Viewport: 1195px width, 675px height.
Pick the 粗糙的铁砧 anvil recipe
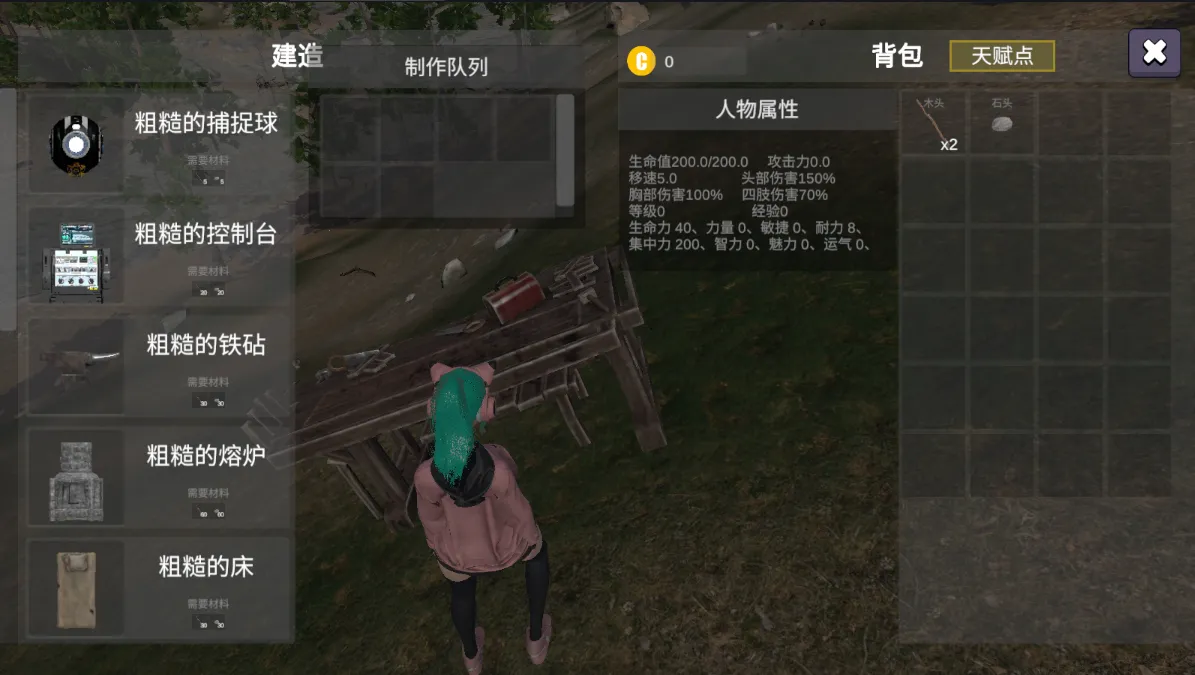[x=160, y=366]
